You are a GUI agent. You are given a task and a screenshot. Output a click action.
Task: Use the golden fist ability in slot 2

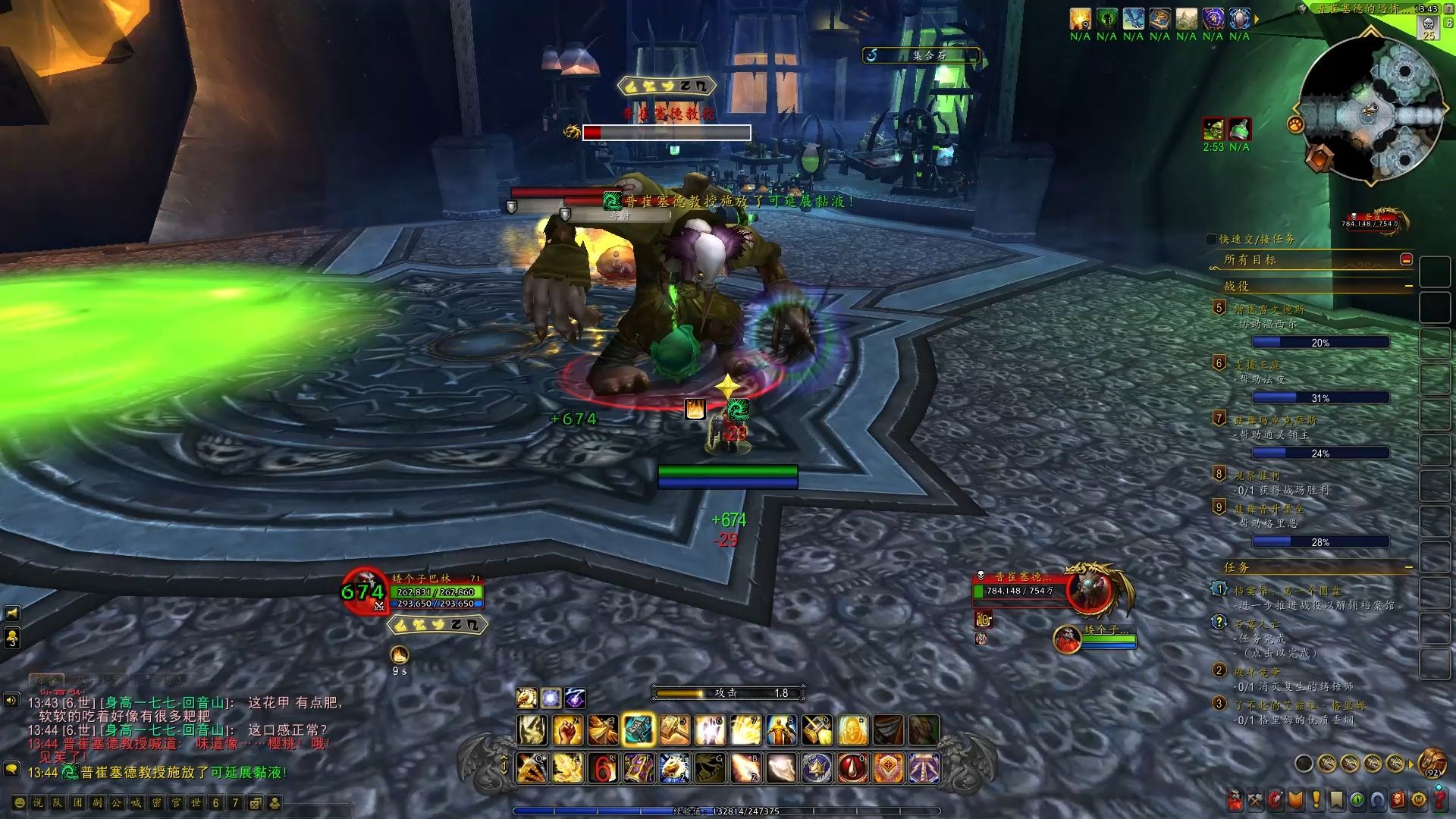[567, 730]
